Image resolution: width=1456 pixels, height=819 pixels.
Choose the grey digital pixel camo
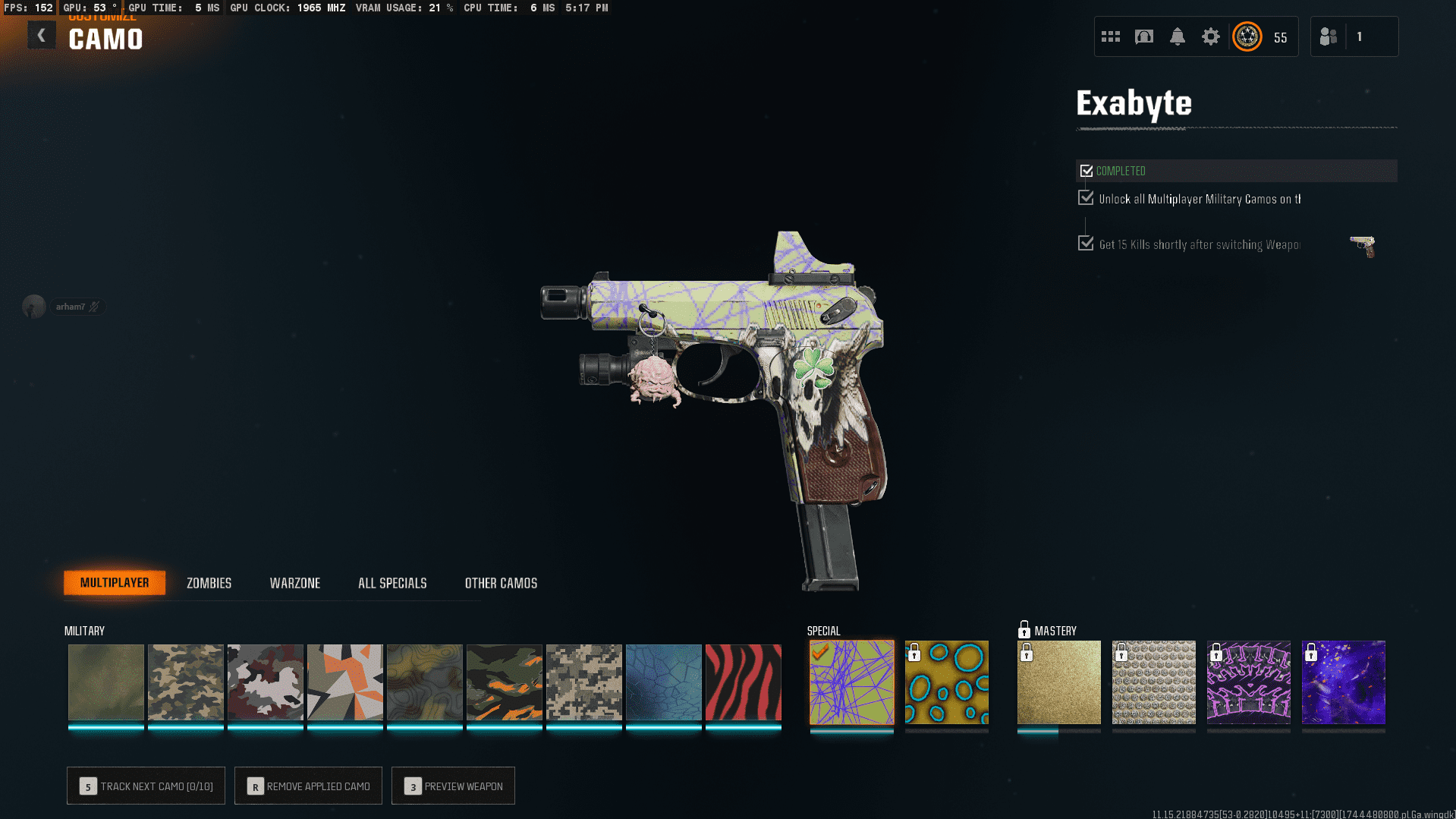(583, 682)
